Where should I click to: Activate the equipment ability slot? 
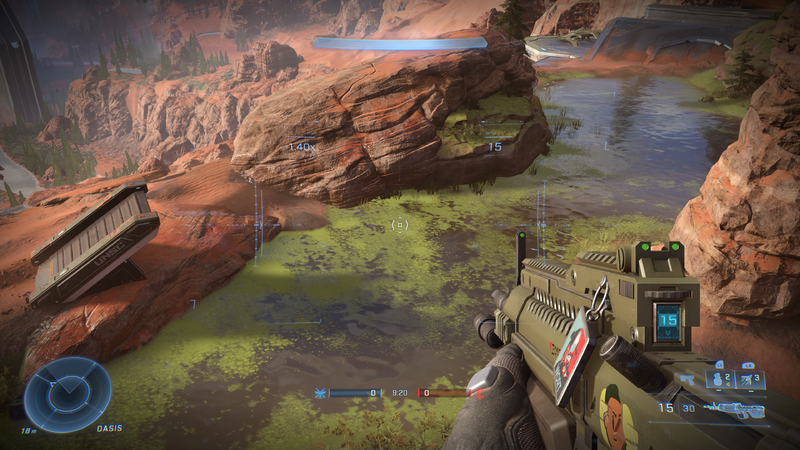click(751, 379)
